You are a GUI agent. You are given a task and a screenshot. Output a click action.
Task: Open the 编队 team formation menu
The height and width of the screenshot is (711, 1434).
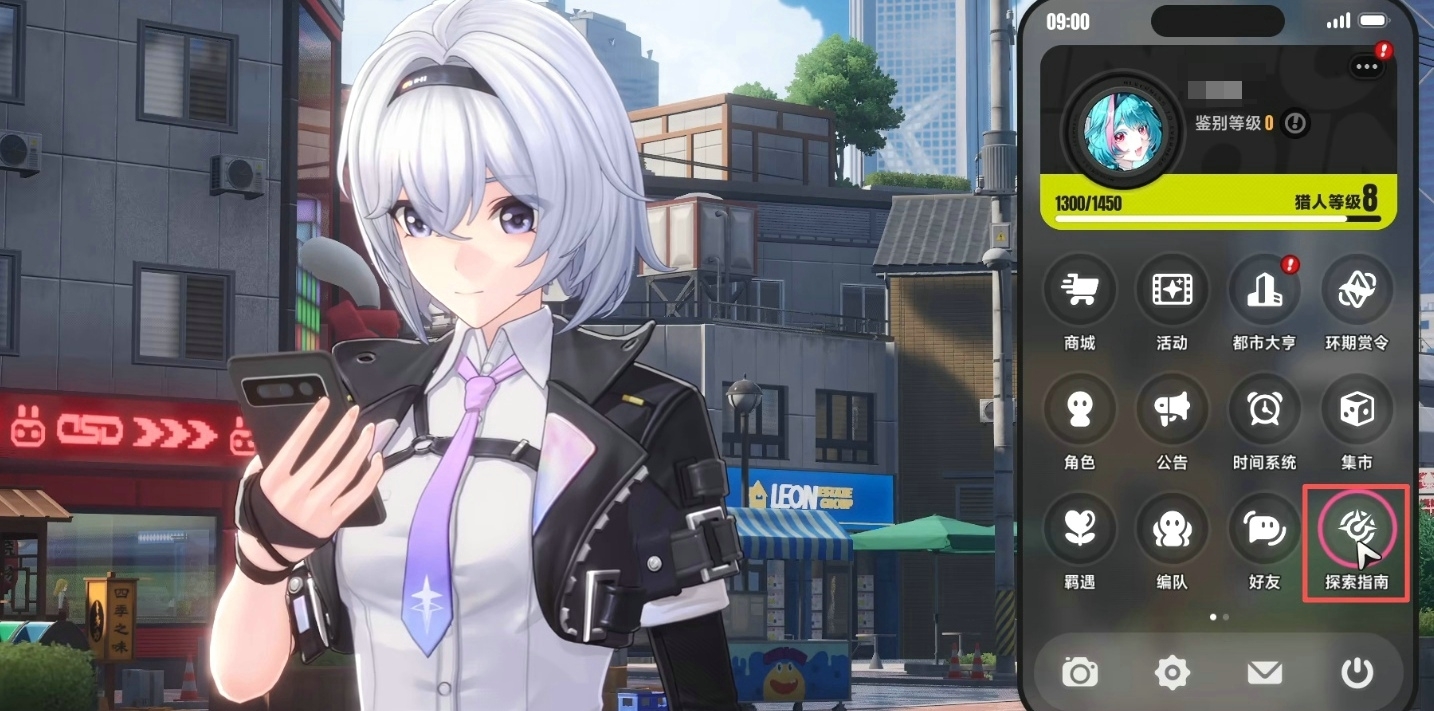pos(1171,529)
